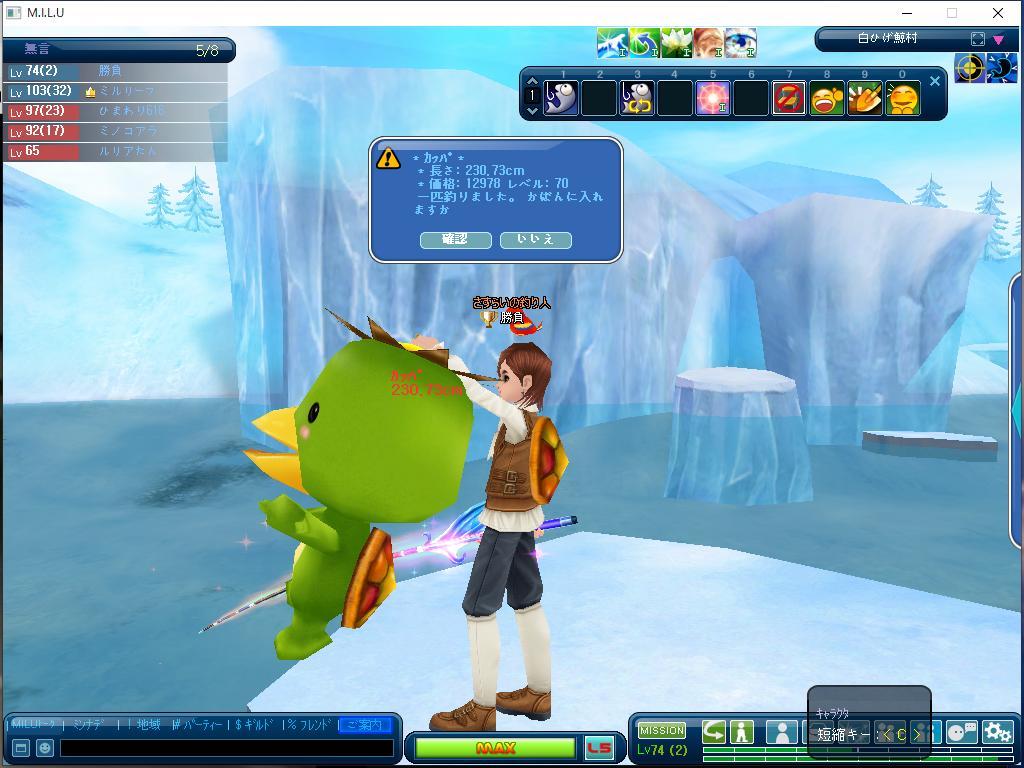Close the M.I.L.U game window
This screenshot has height=768, width=1024.
tap(998, 13)
